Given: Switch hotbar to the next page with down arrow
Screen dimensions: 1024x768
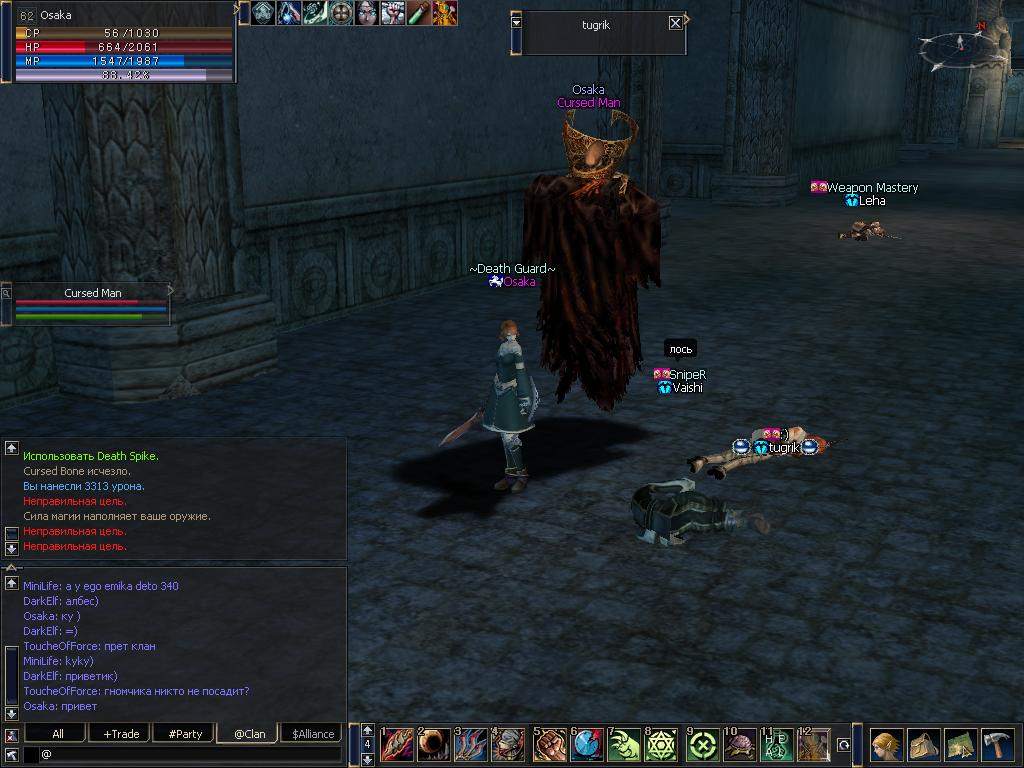Looking at the screenshot, I should point(367,759).
